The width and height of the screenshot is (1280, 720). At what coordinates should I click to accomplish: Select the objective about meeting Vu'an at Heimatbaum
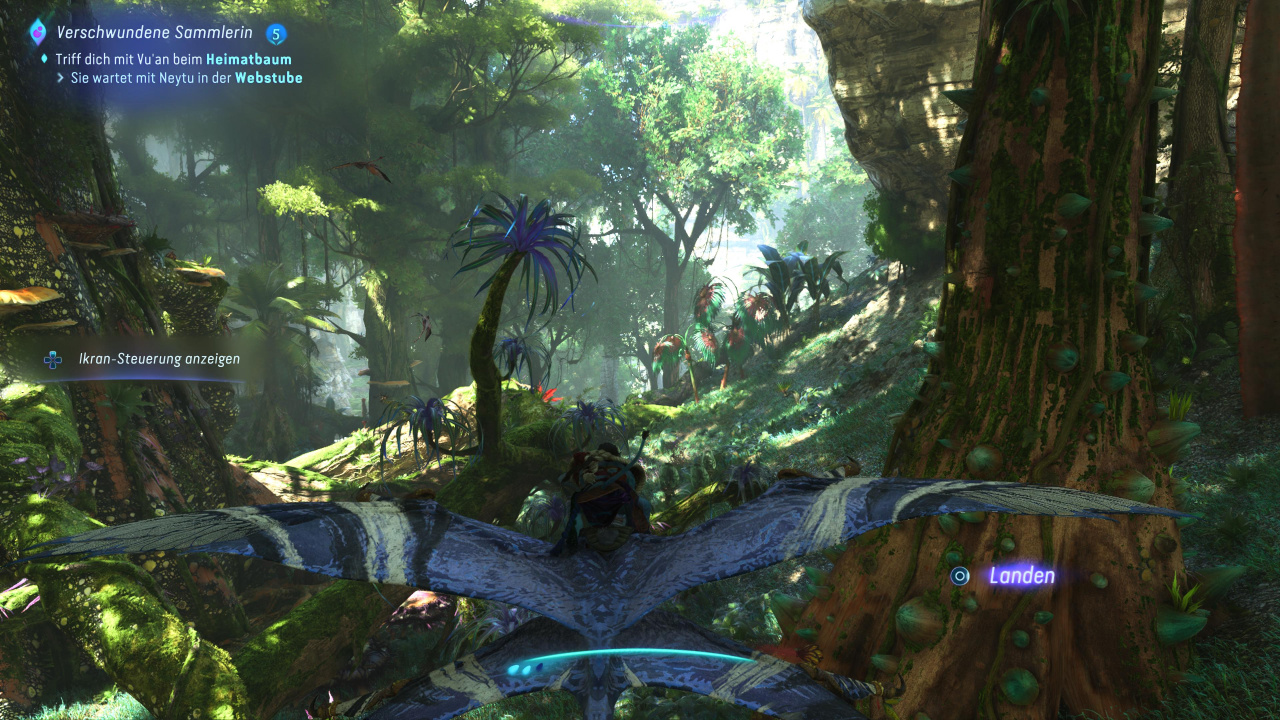173,60
